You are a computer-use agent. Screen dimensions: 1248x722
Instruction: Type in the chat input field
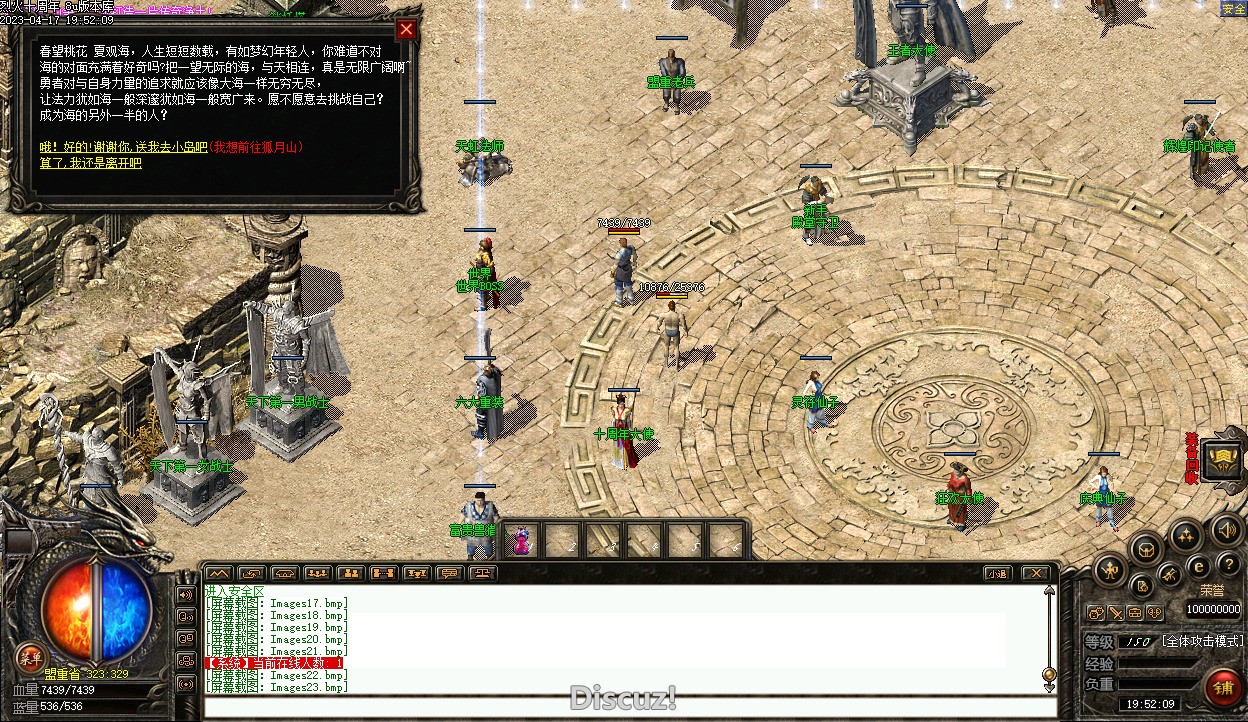tap(630, 707)
